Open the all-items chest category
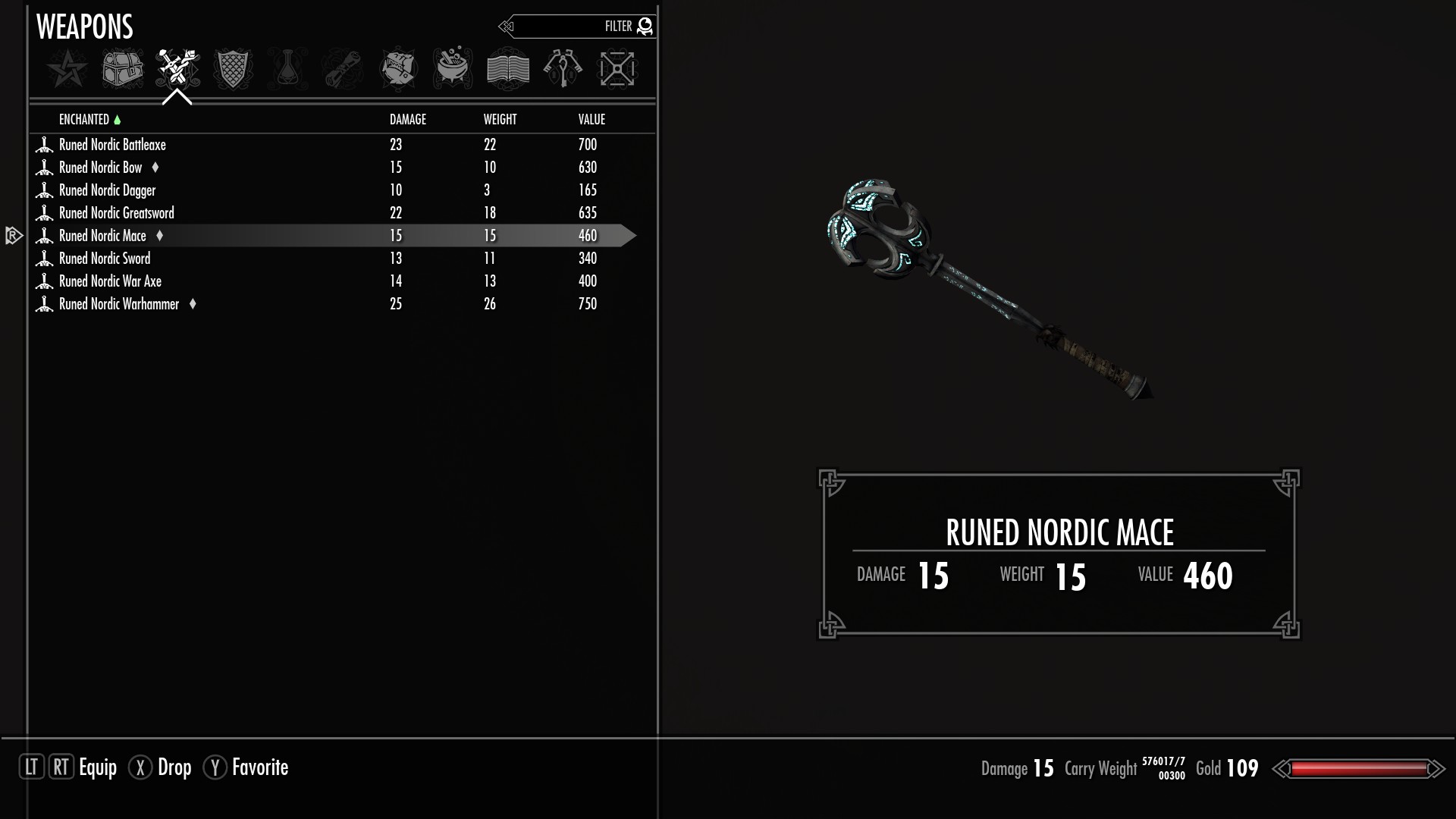This screenshot has width=1456, height=819. click(x=122, y=69)
